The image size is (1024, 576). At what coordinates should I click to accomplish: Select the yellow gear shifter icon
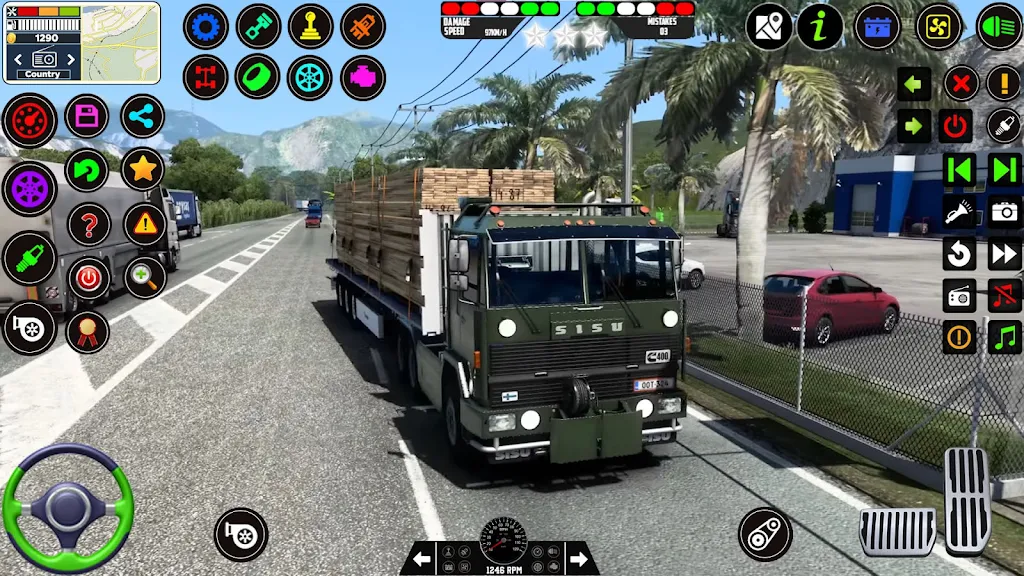(310, 26)
